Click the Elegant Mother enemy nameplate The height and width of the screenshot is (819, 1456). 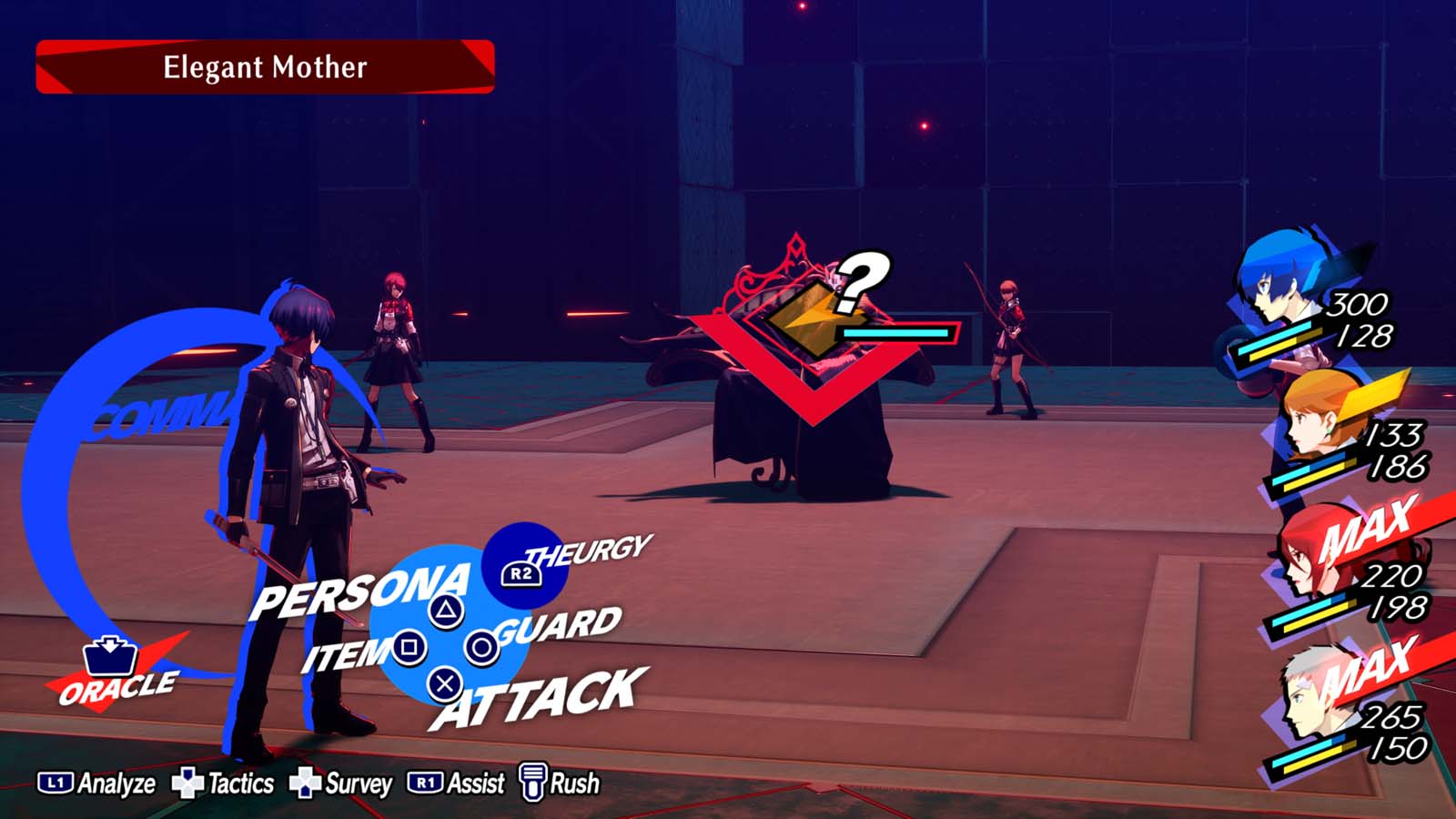pos(264,67)
